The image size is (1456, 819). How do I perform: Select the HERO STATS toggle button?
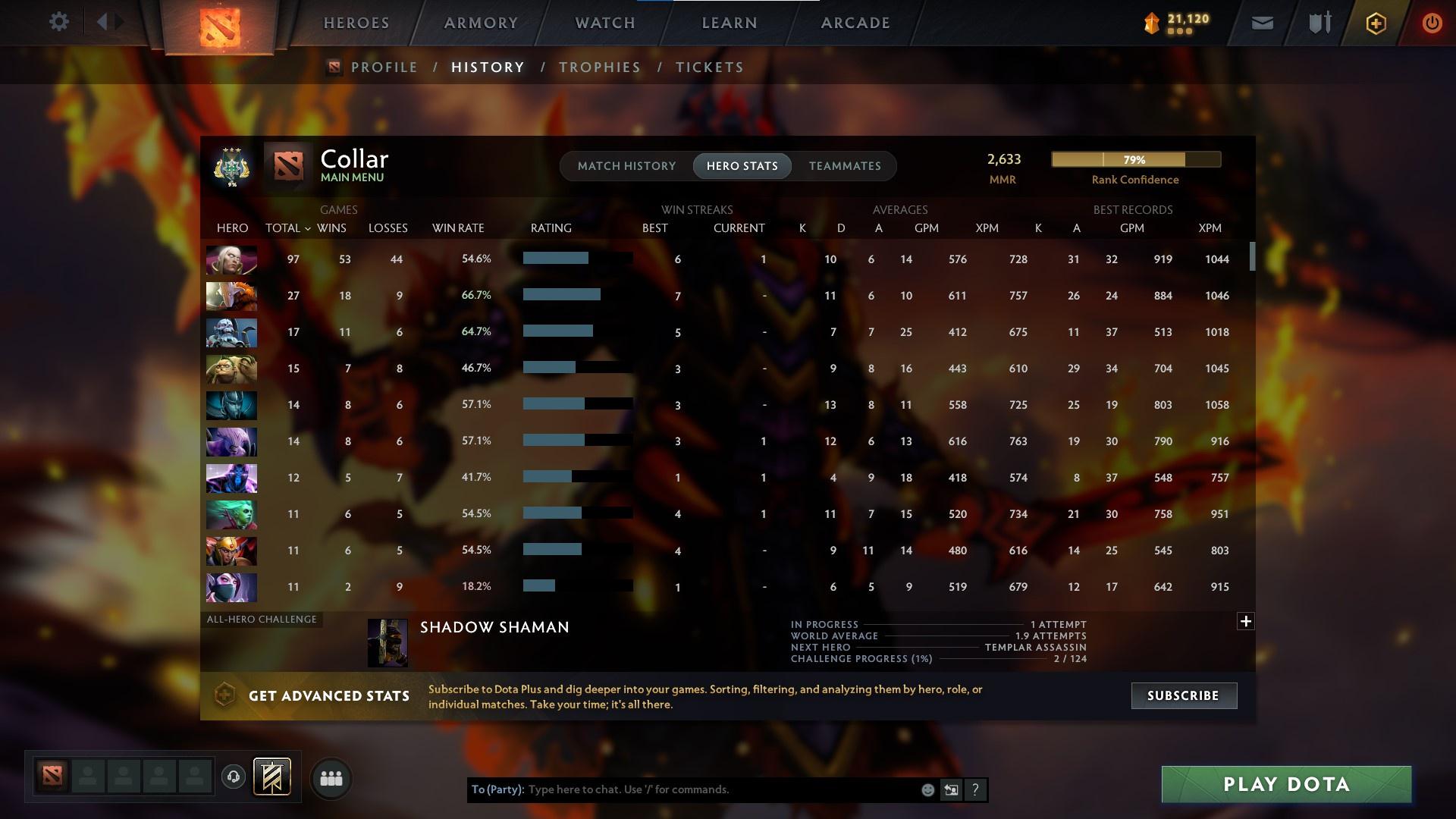point(742,165)
